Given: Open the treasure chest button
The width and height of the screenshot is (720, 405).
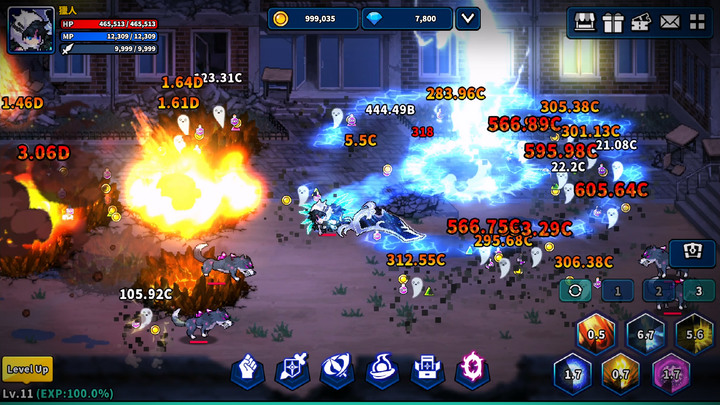Looking at the screenshot, I should pyautogui.click(x=692, y=254).
